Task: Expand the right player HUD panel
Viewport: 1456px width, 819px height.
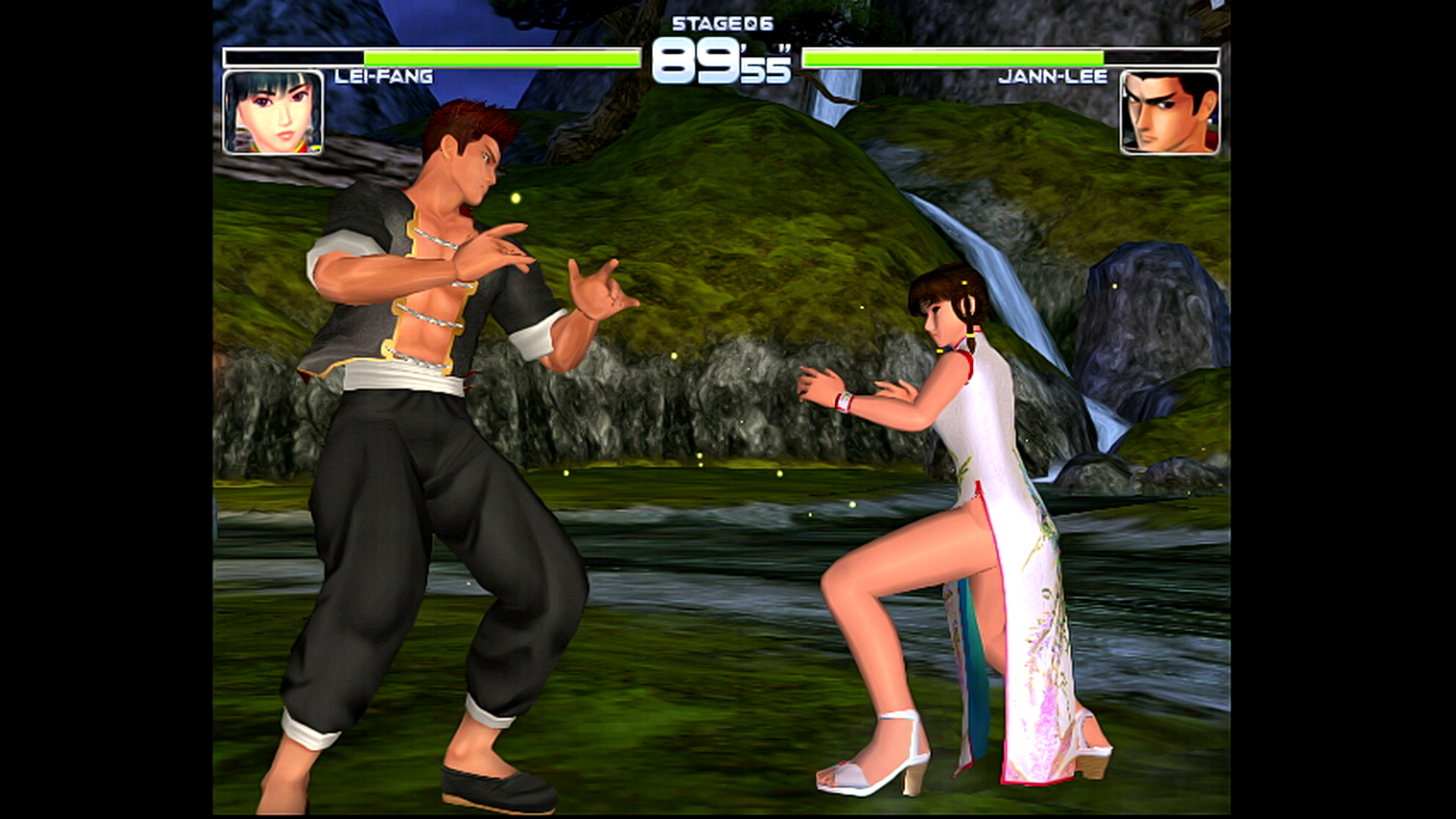Action: [x=1115, y=83]
